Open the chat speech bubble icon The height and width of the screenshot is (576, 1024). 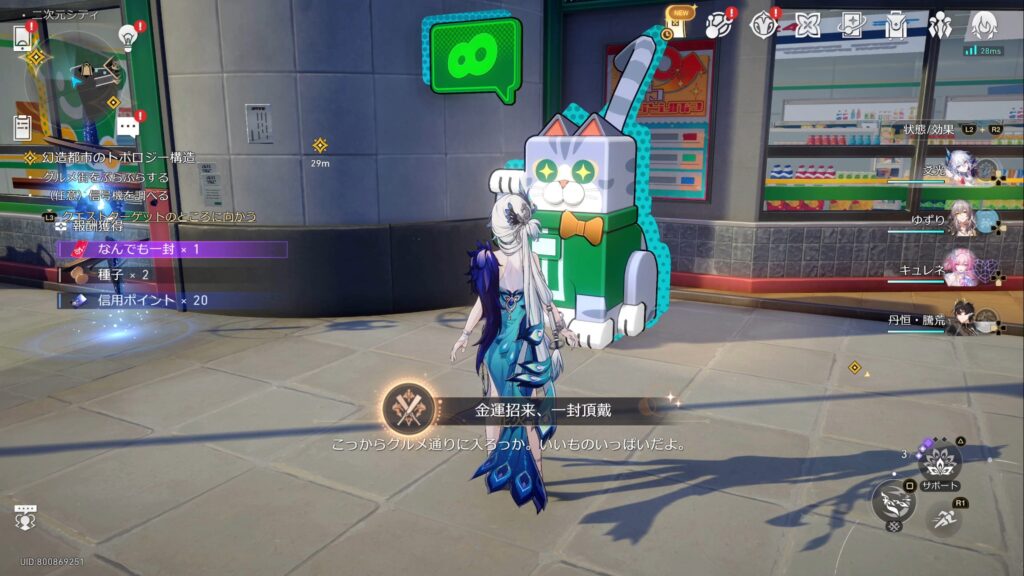tap(127, 127)
